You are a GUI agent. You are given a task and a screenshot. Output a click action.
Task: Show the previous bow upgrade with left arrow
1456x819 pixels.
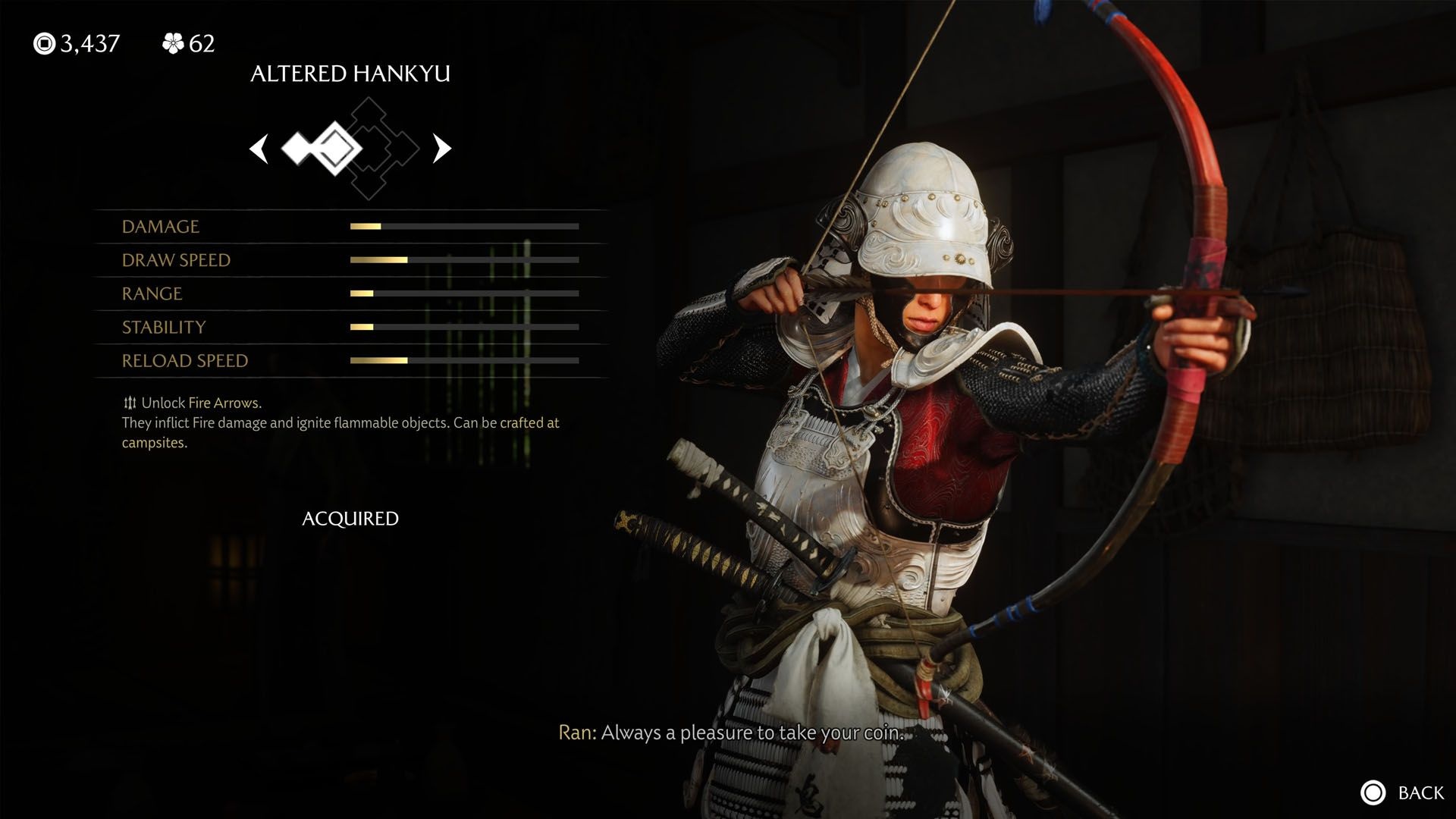coord(259,149)
